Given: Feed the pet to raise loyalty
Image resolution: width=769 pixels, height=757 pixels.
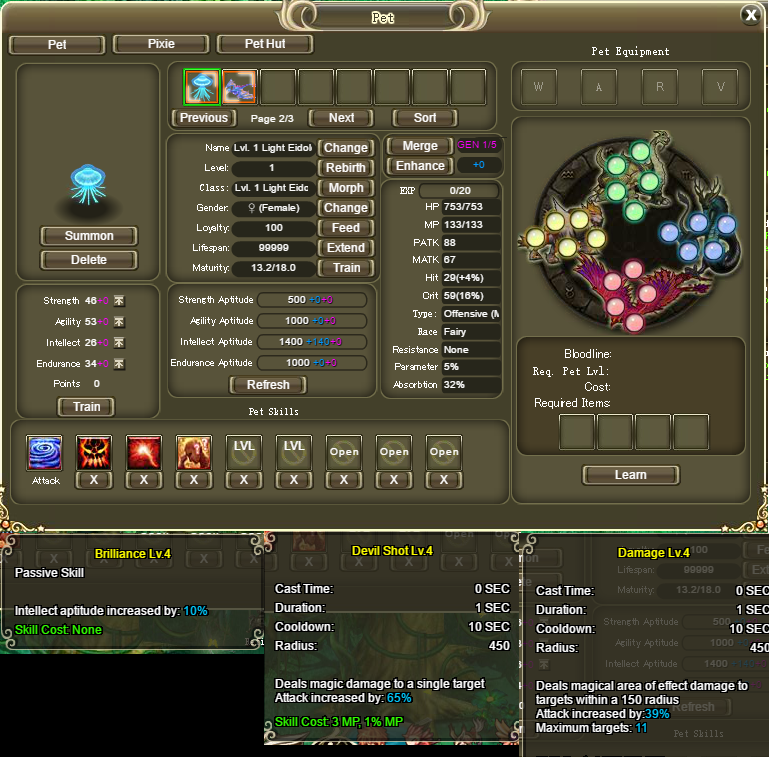Looking at the screenshot, I should (346, 228).
